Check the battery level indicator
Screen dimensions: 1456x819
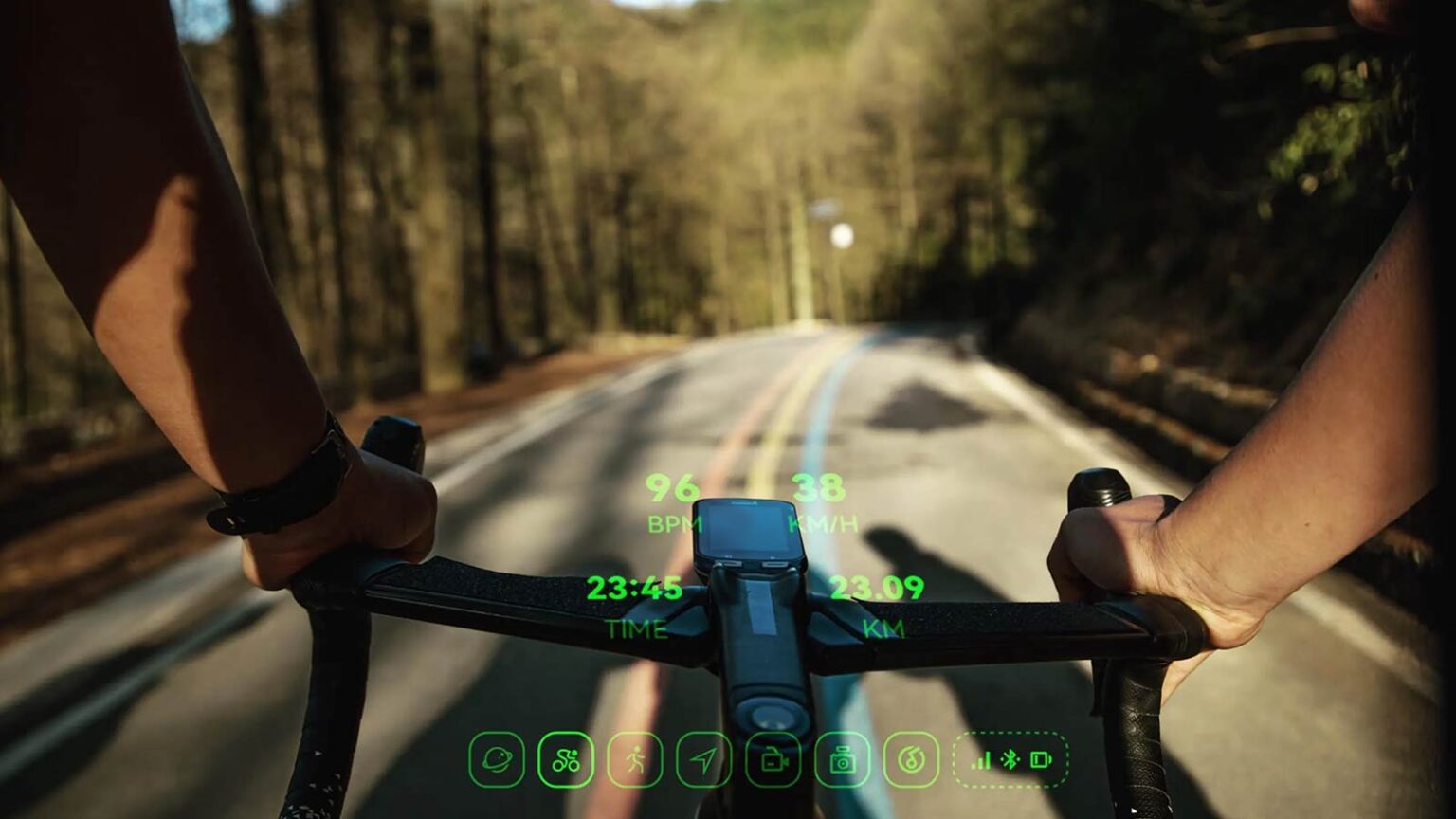point(1041,758)
